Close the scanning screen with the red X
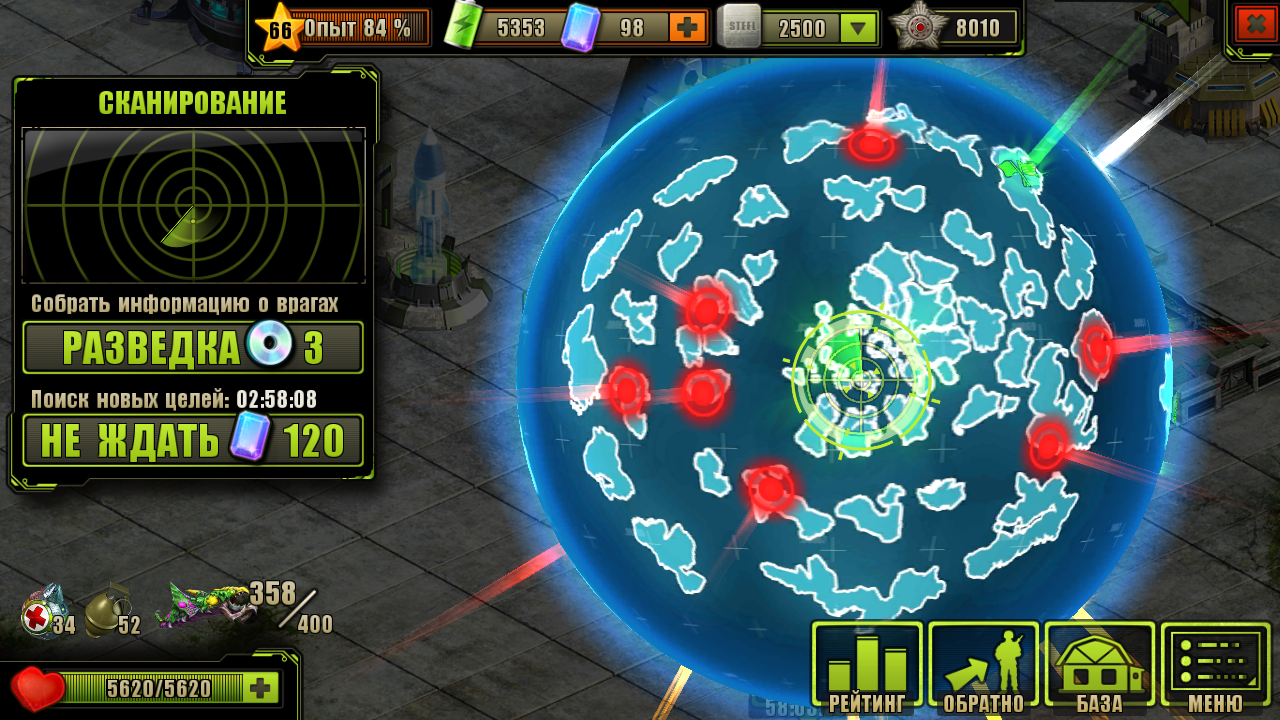 coord(1256,24)
